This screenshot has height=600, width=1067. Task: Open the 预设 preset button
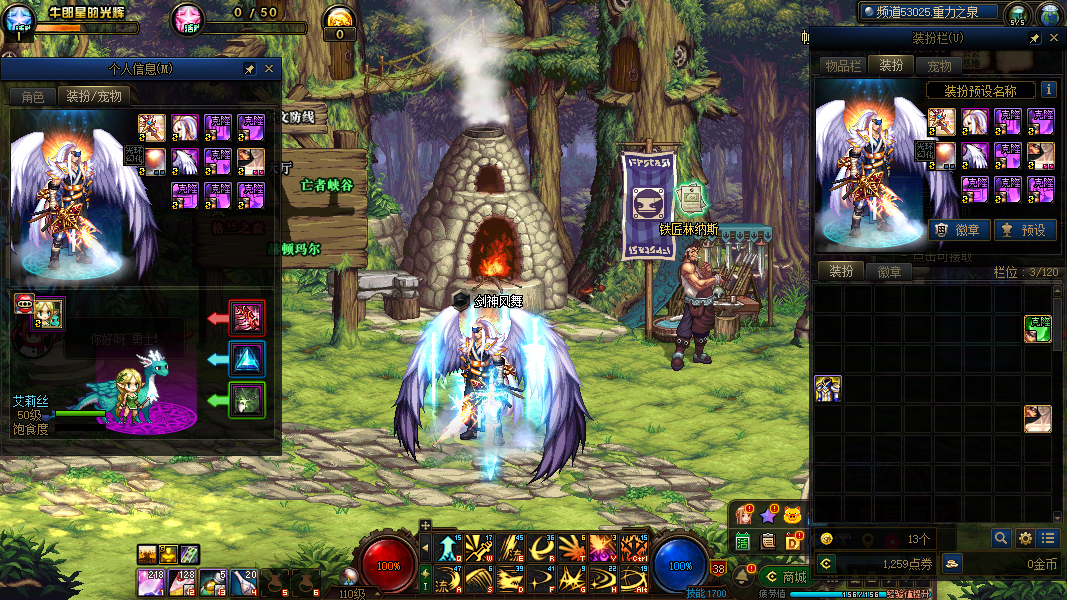click(x=1024, y=229)
